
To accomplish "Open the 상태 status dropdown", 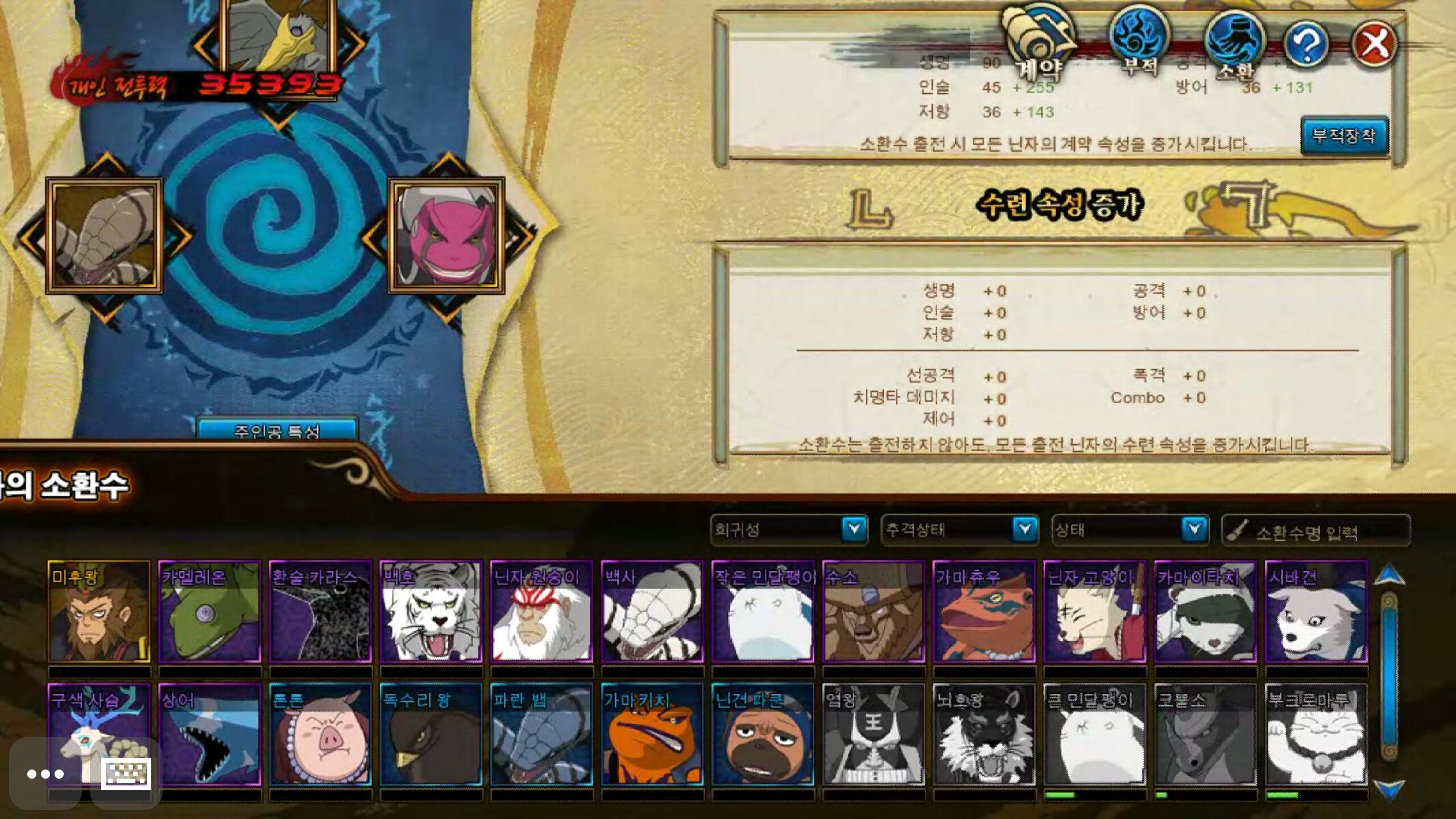I will coord(1194,530).
